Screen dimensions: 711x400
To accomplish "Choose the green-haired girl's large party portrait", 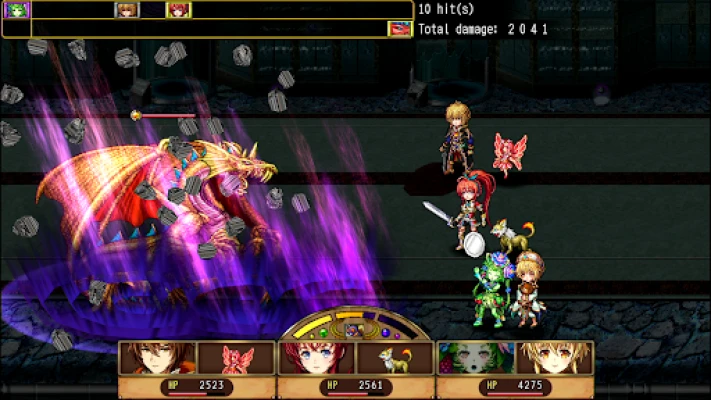I will click(x=475, y=359).
